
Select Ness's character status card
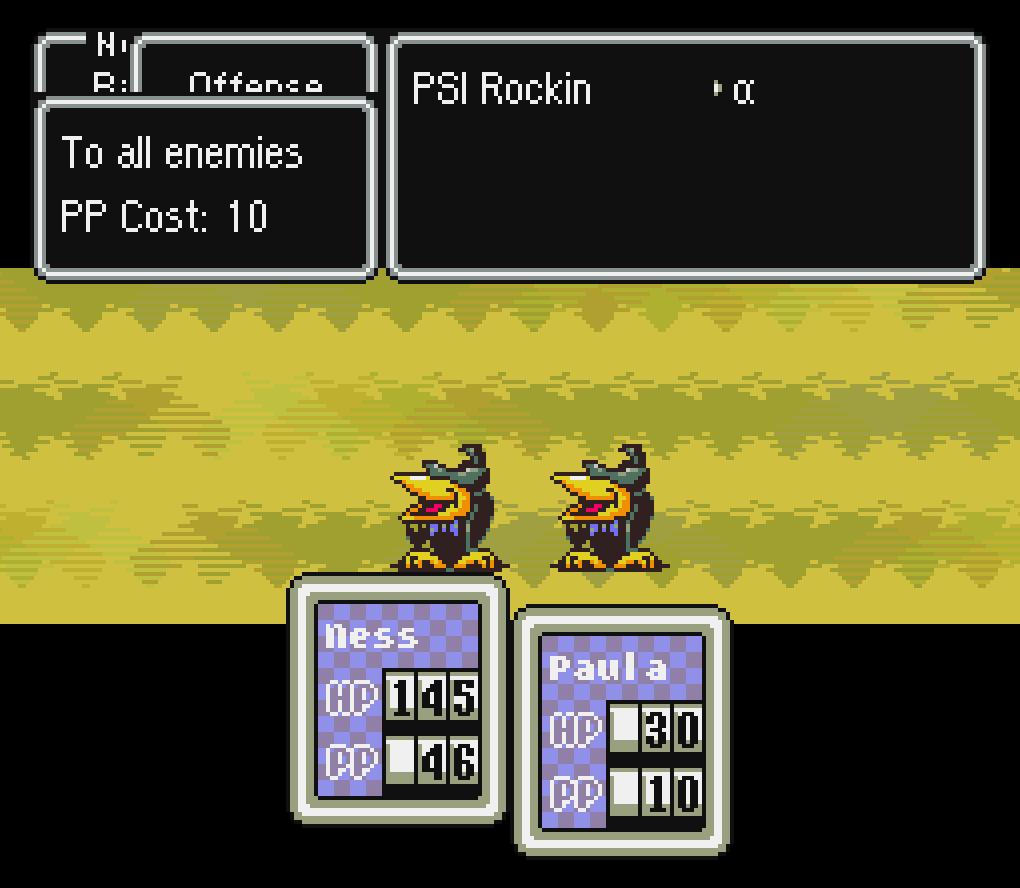pyautogui.click(x=398, y=698)
